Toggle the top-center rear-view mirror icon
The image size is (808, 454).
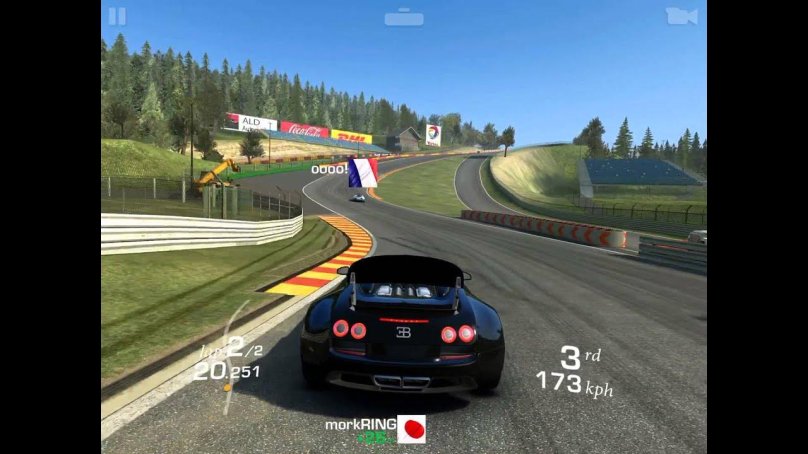pos(404,17)
